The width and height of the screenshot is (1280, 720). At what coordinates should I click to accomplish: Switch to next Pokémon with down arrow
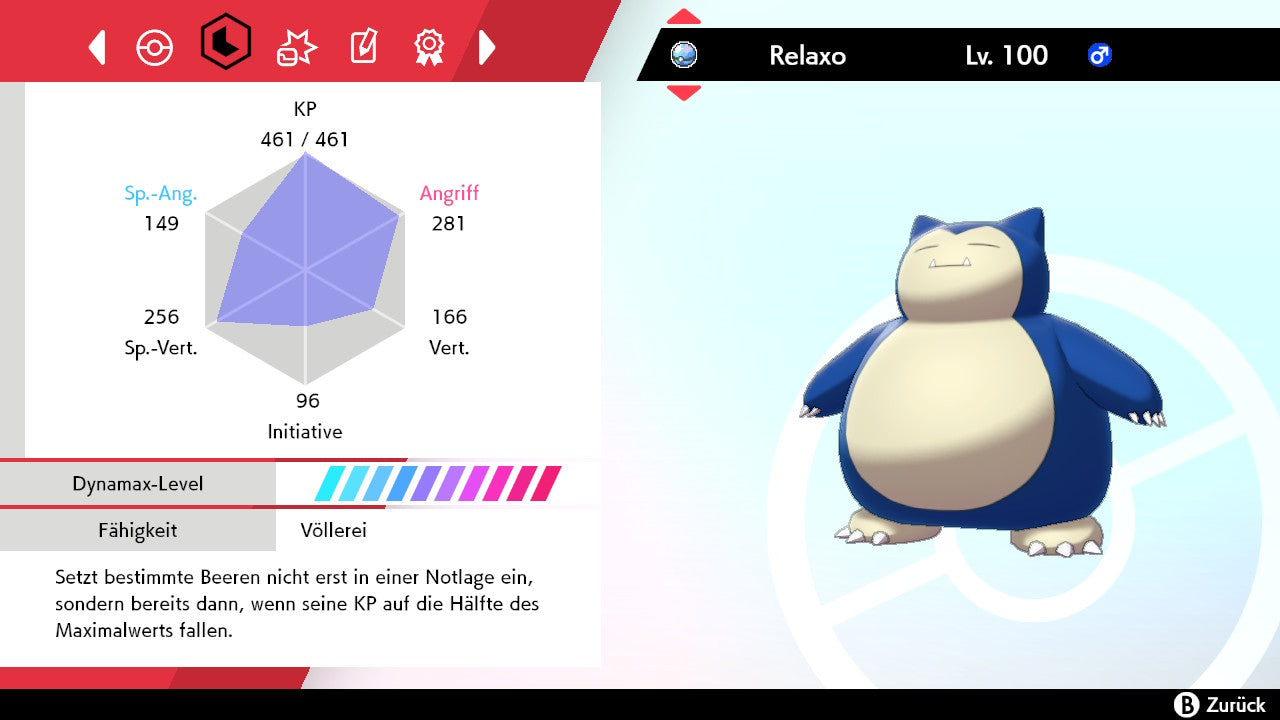click(x=684, y=93)
